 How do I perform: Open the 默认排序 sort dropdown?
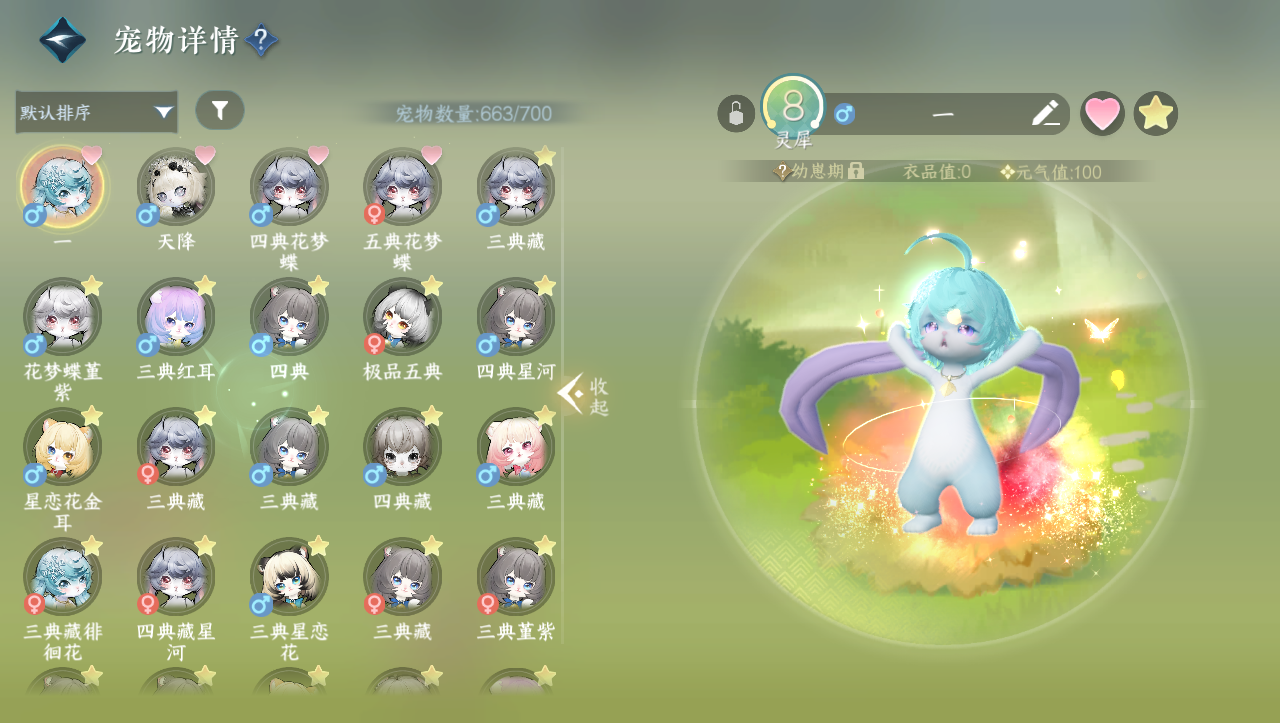point(96,112)
